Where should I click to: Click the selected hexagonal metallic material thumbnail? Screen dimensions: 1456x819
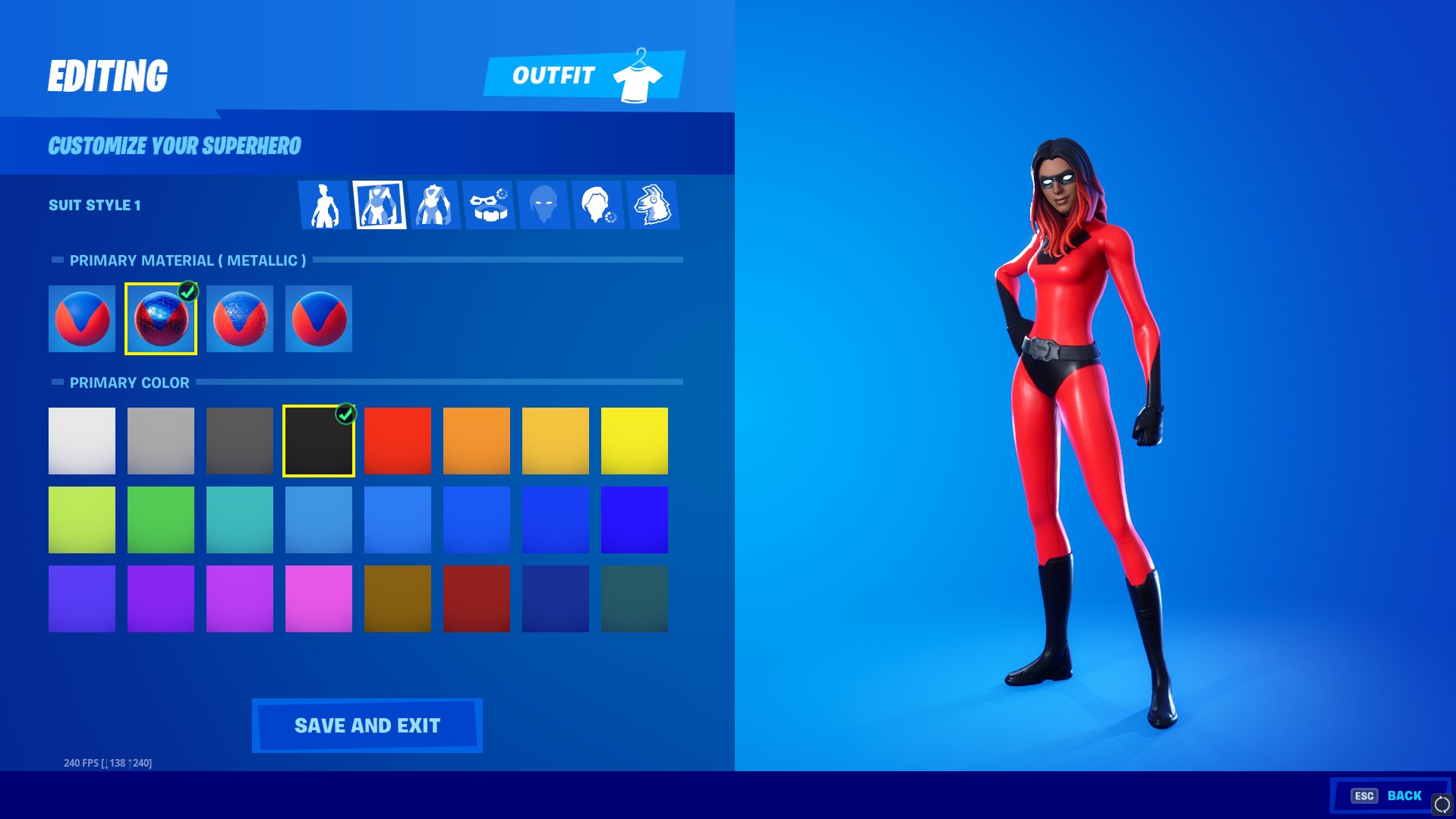[x=160, y=318]
